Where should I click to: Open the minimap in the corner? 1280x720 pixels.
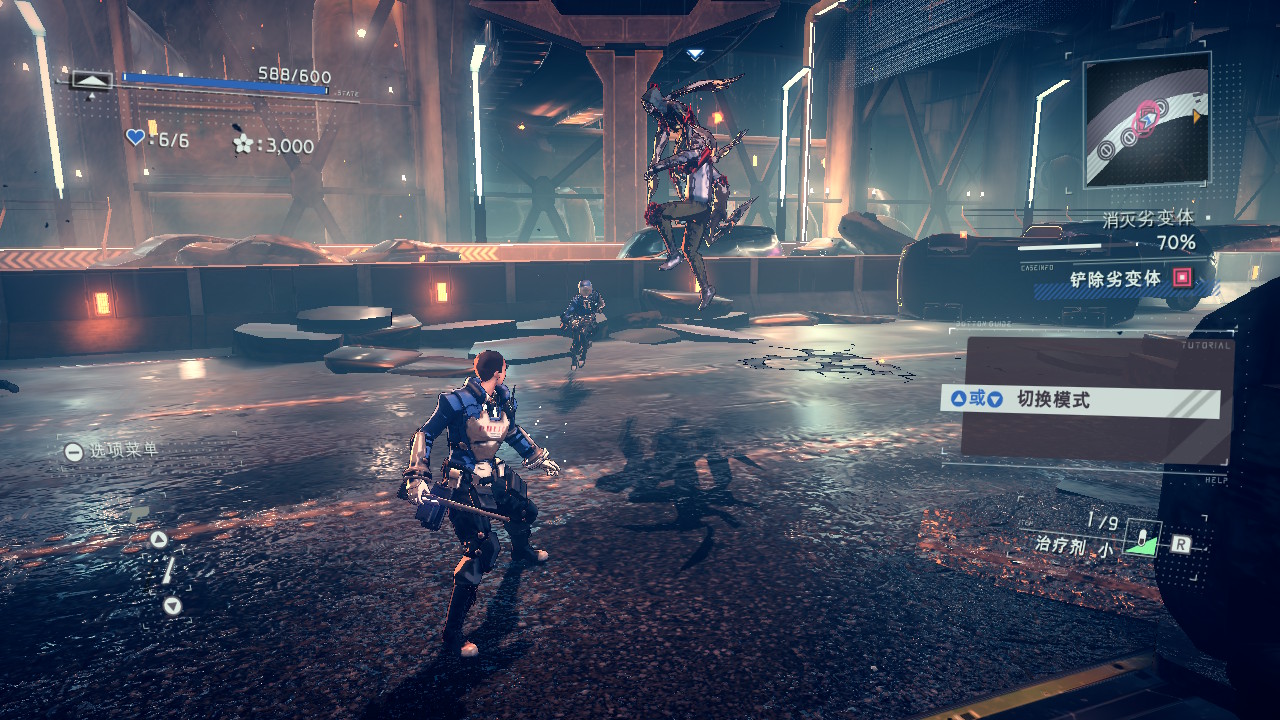click(1146, 119)
